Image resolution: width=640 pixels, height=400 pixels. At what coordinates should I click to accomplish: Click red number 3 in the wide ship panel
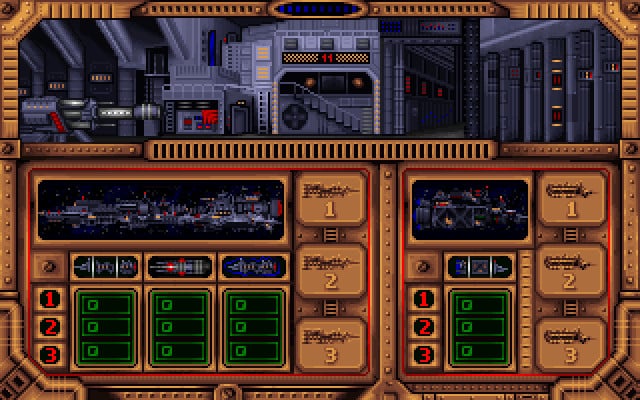(51, 353)
